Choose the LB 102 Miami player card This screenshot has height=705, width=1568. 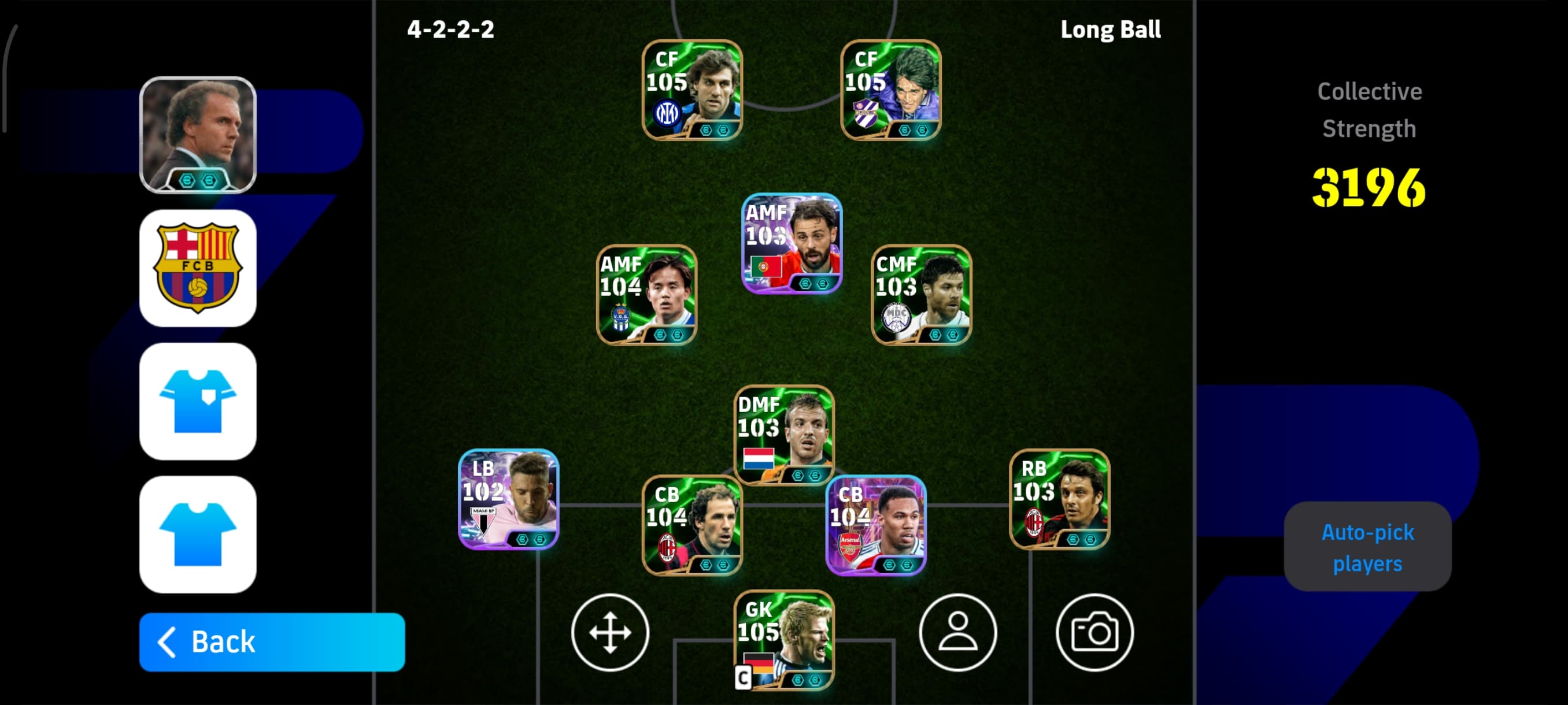(x=508, y=499)
